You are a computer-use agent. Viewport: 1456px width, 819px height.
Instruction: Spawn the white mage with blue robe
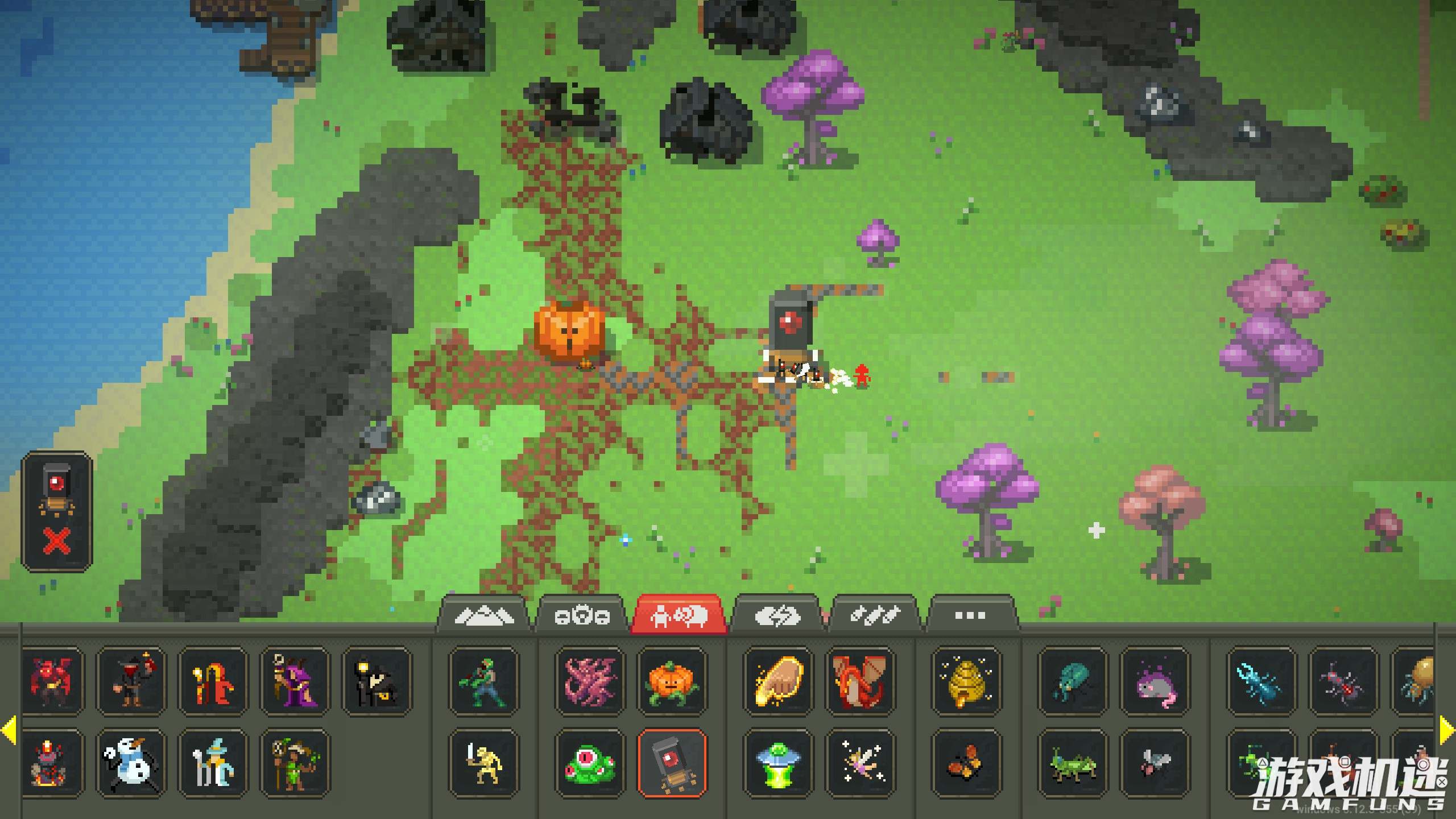coord(213,763)
